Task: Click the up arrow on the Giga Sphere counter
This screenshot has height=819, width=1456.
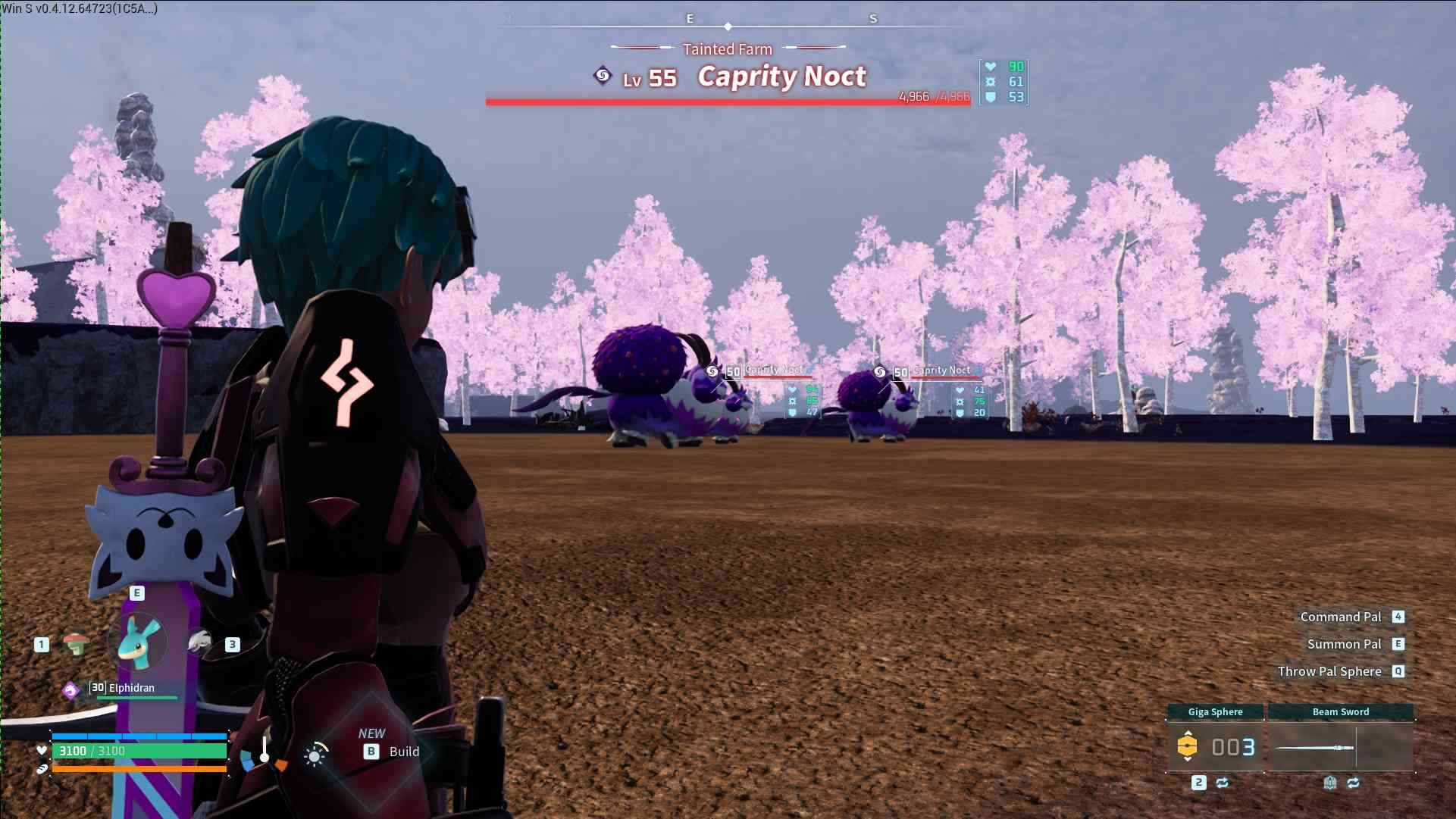Action: (x=1188, y=733)
